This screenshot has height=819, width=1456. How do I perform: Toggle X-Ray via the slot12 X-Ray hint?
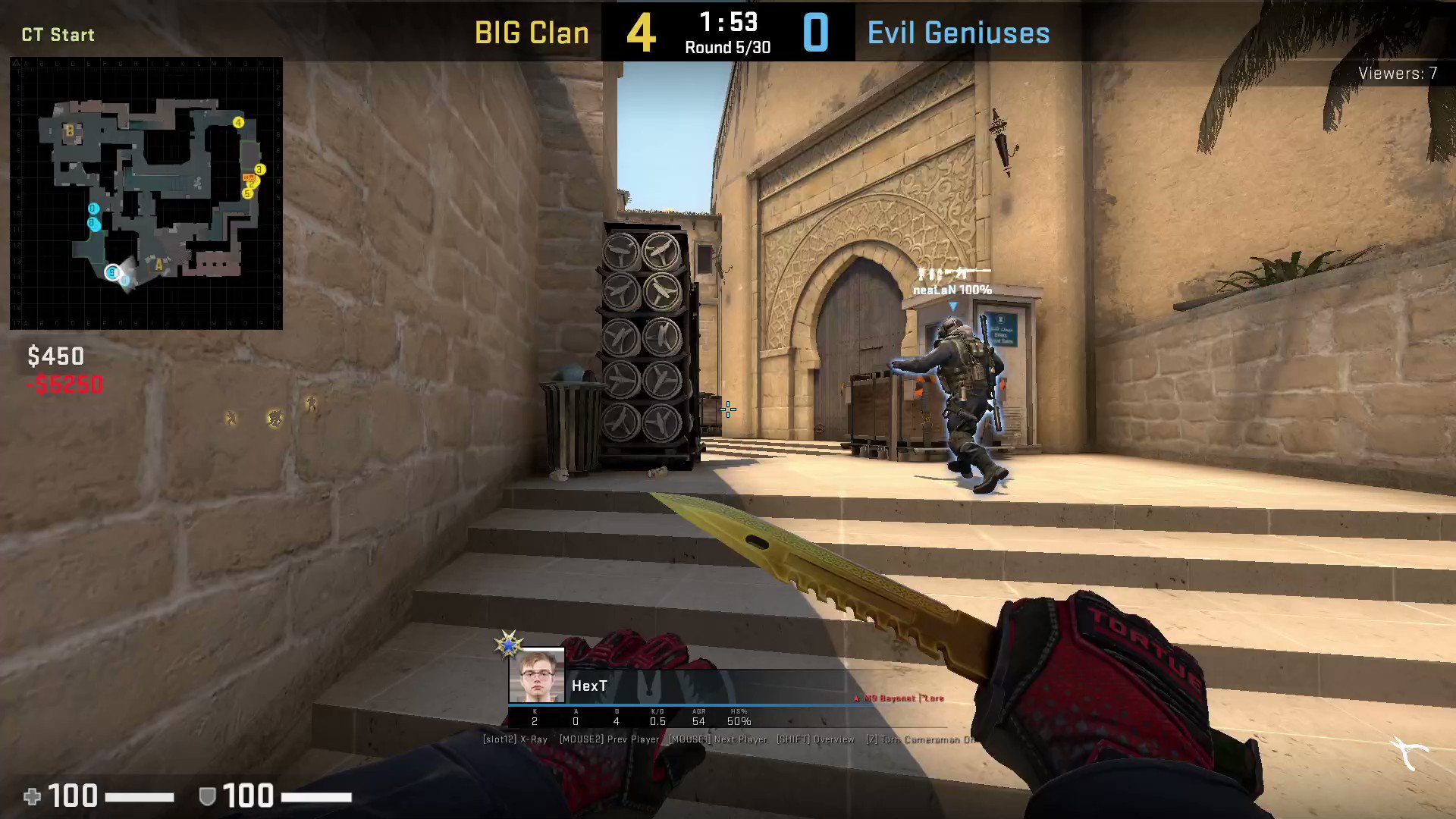coord(514,739)
